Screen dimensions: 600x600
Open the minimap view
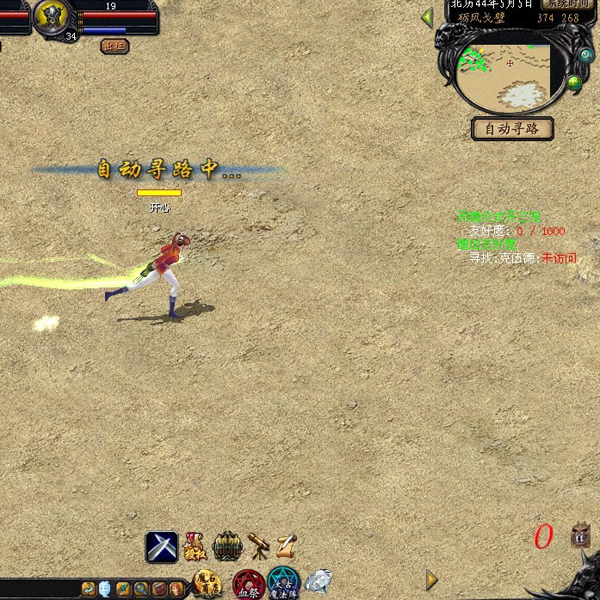pyautogui.click(x=508, y=77)
